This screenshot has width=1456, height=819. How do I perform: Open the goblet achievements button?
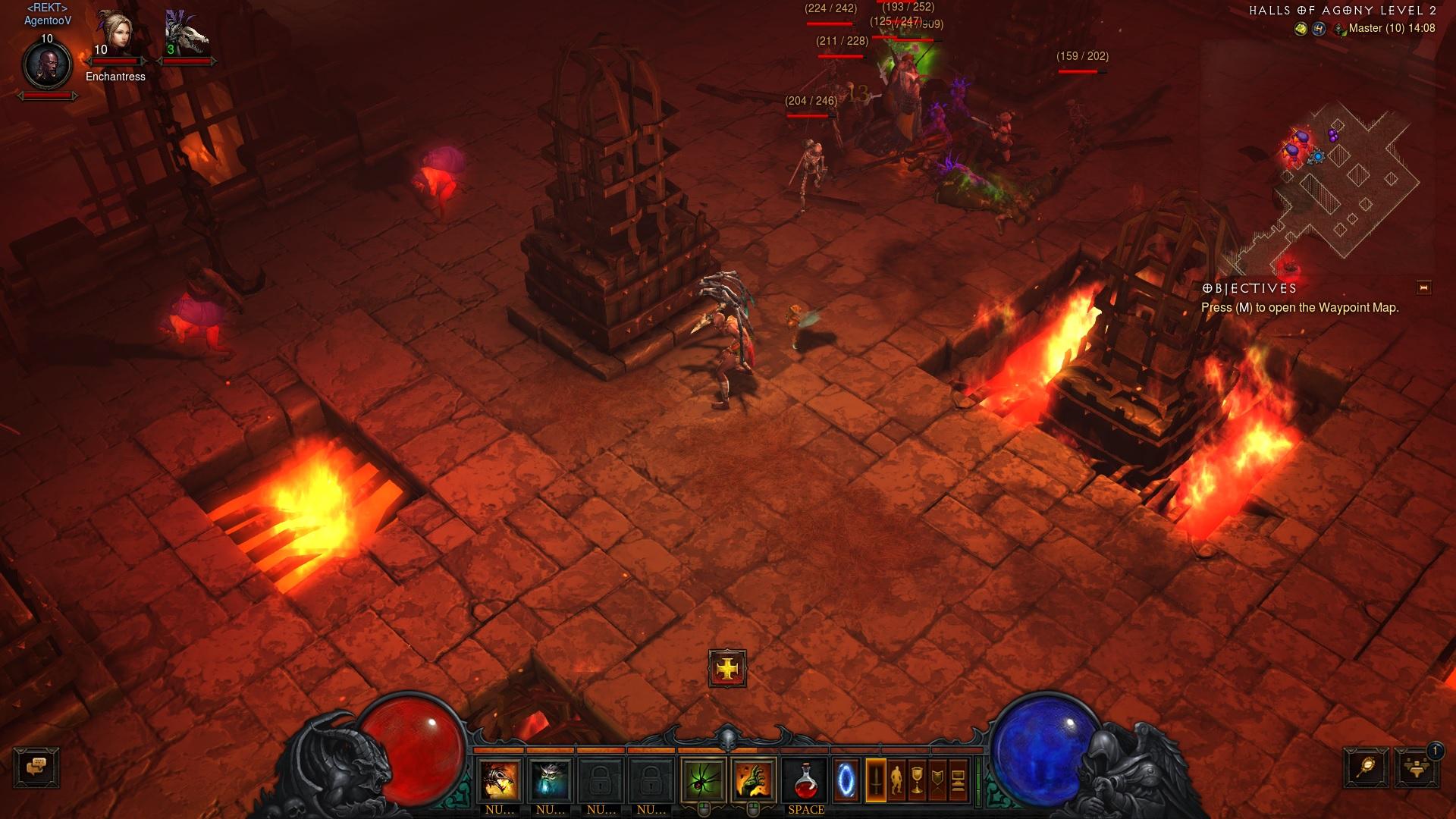917,780
